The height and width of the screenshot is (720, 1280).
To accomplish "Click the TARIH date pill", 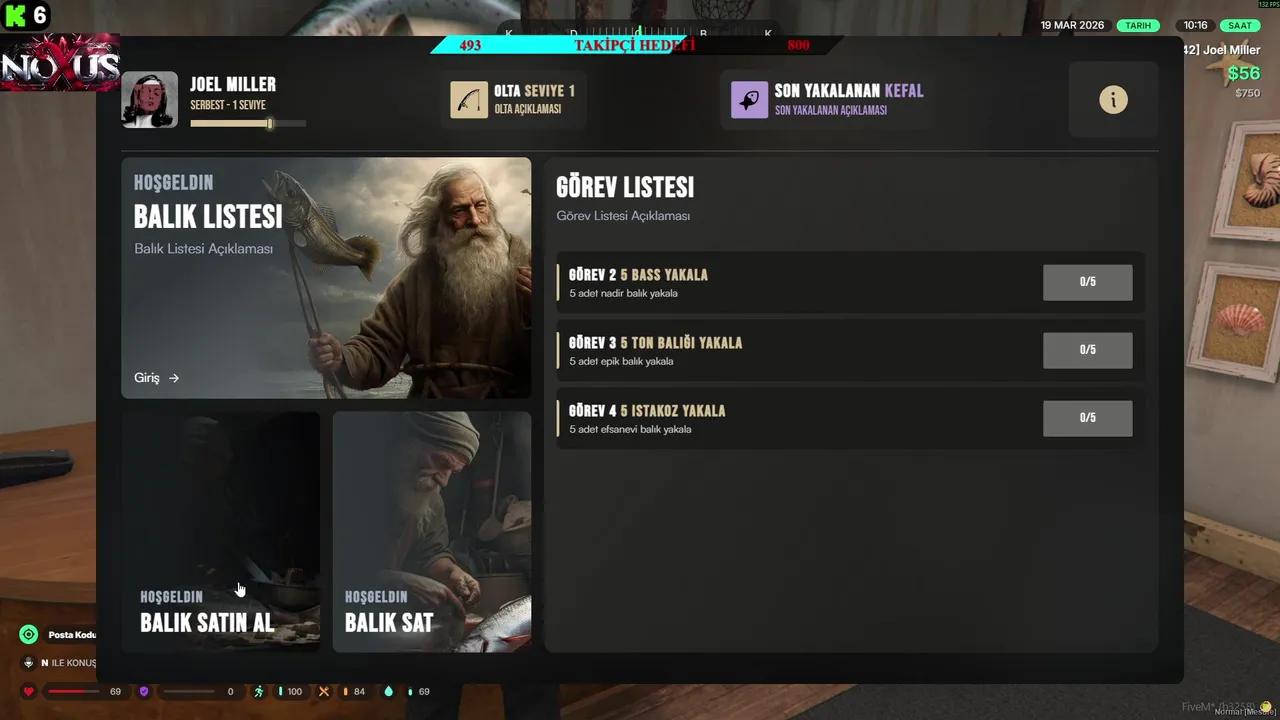I will coord(1141,24).
